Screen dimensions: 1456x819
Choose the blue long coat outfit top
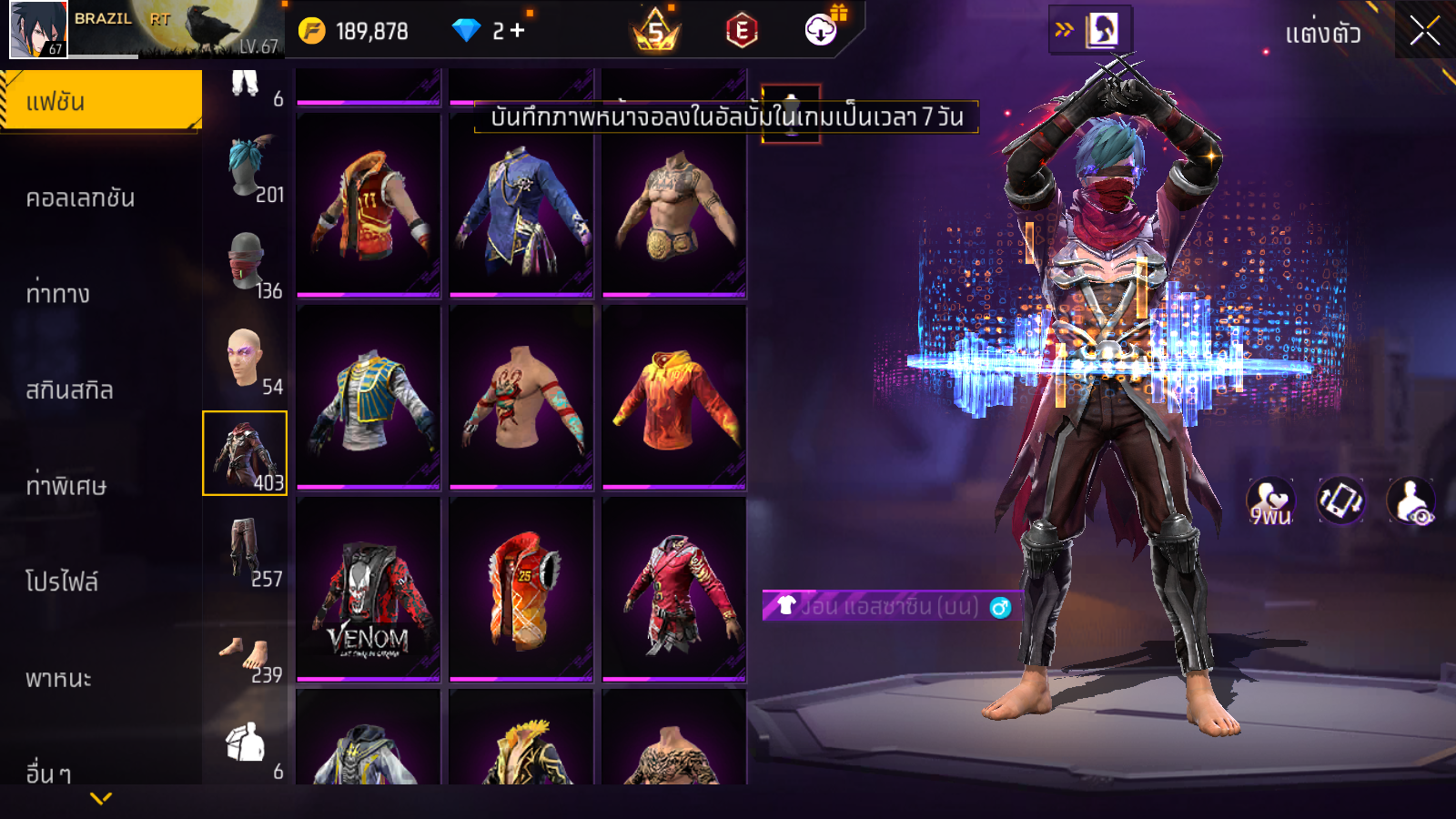[x=521, y=207]
